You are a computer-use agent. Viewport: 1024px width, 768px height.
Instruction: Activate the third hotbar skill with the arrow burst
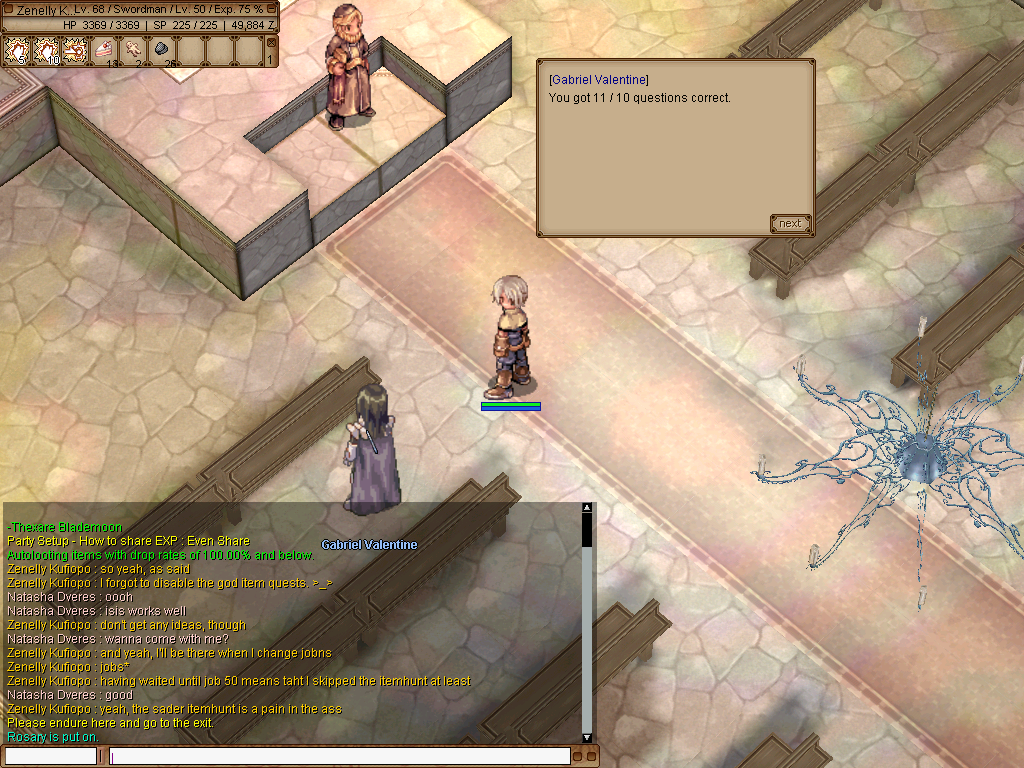pos(76,50)
